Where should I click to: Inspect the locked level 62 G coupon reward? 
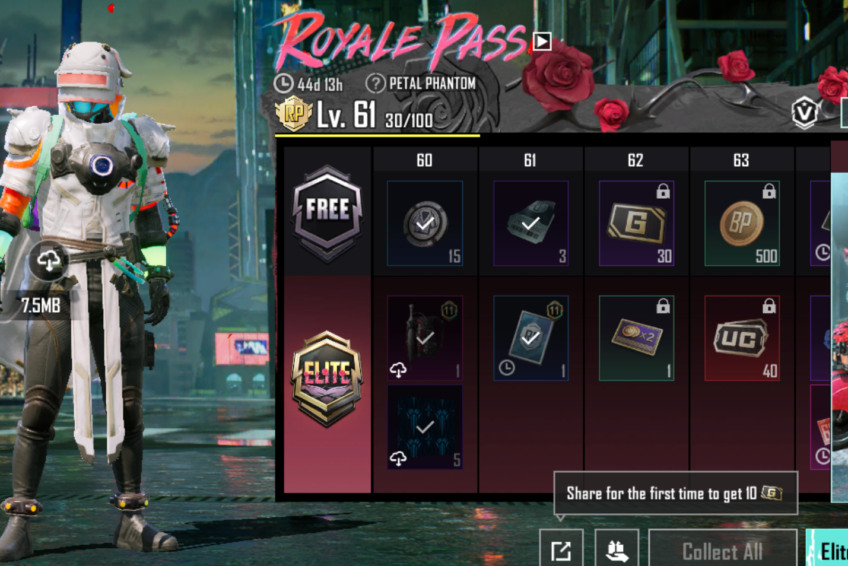pyautogui.click(x=636, y=223)
